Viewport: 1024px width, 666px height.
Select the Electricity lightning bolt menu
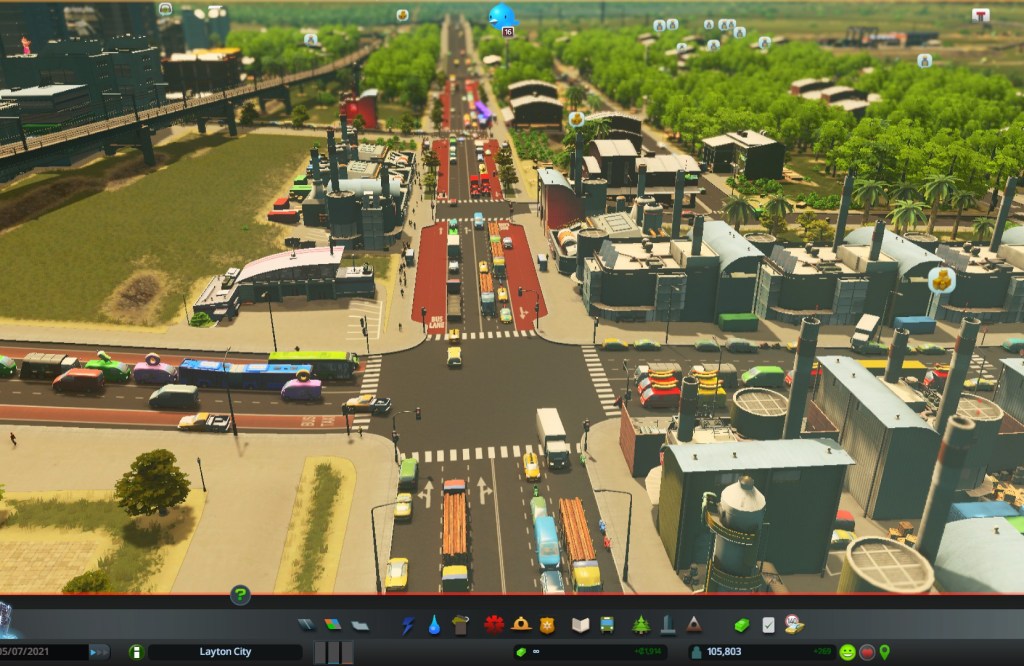coord(408,625)
